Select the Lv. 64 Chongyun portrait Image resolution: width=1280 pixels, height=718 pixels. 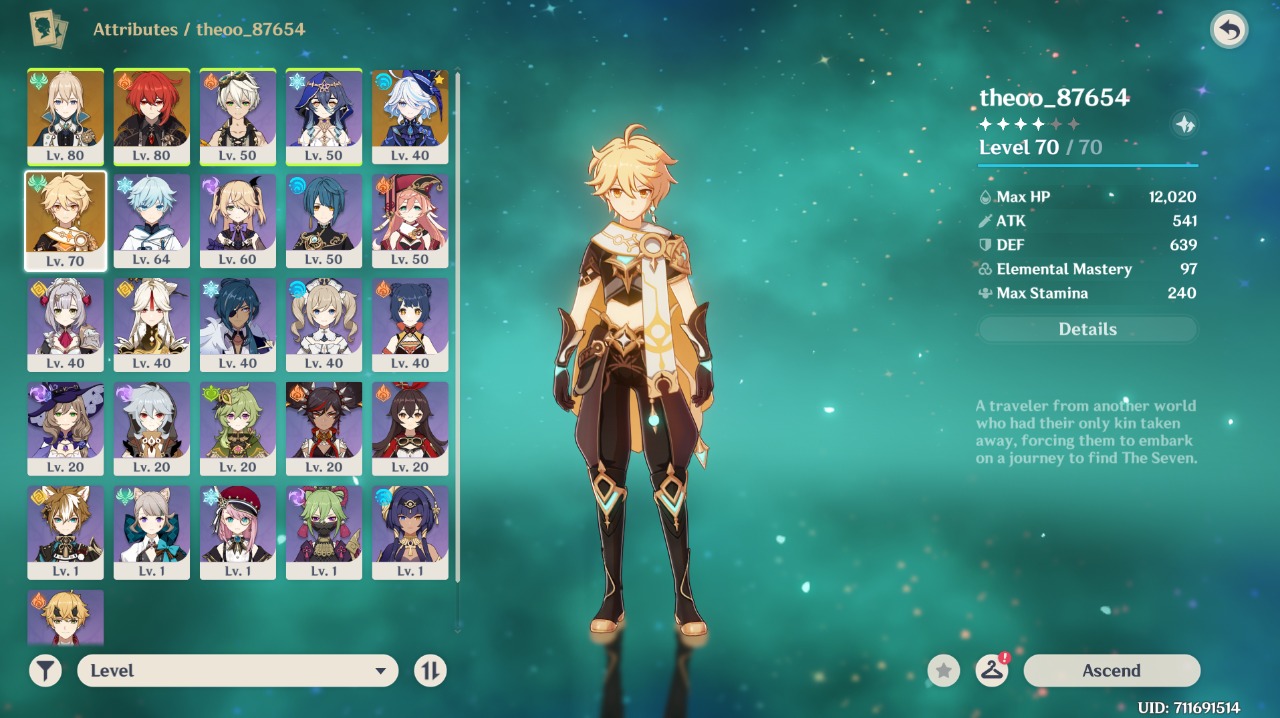click(x=152, y=219)
